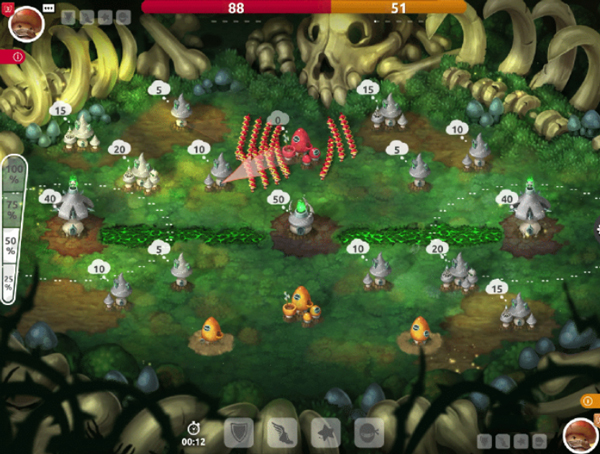Open the red info tab
The image size is (600, 454).
coord(12,57)
